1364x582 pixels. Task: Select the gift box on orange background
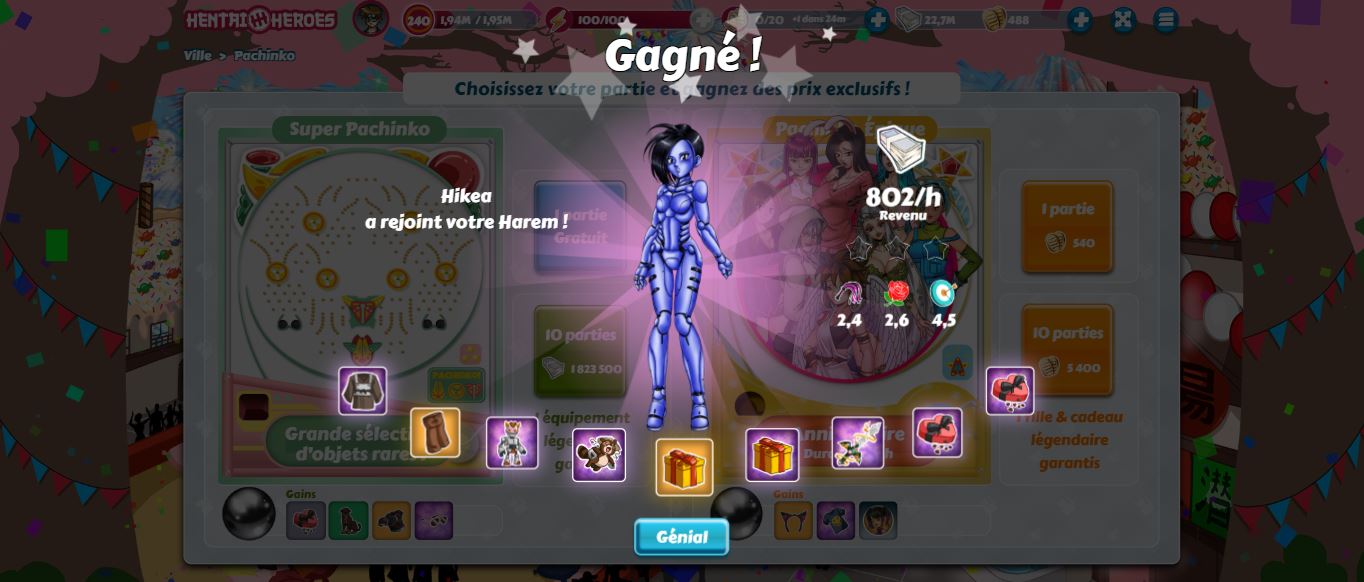pyautogui.click(x=684, y=467)
